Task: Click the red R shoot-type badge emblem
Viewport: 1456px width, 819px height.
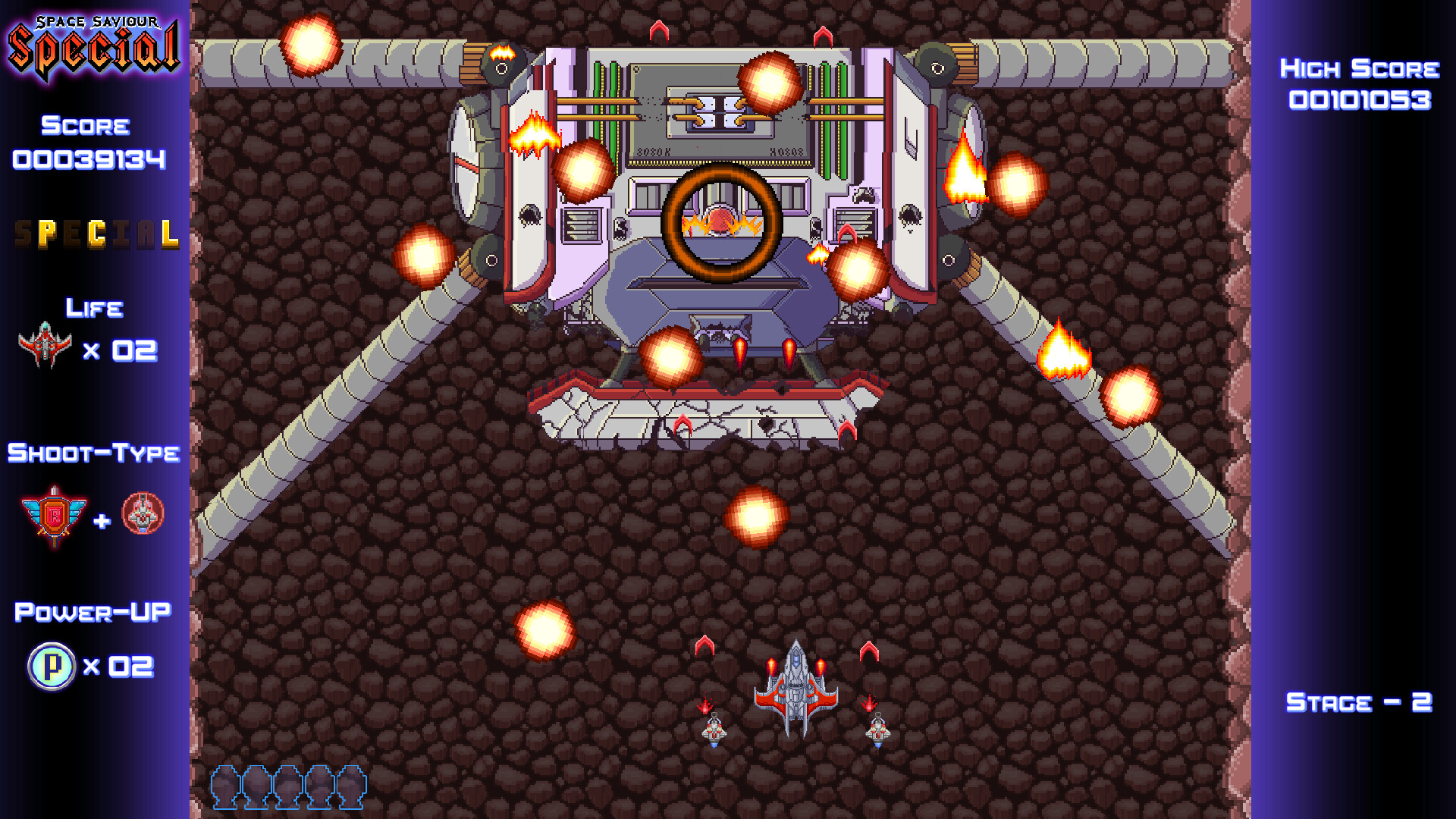Action: click(x=55, y=514)
